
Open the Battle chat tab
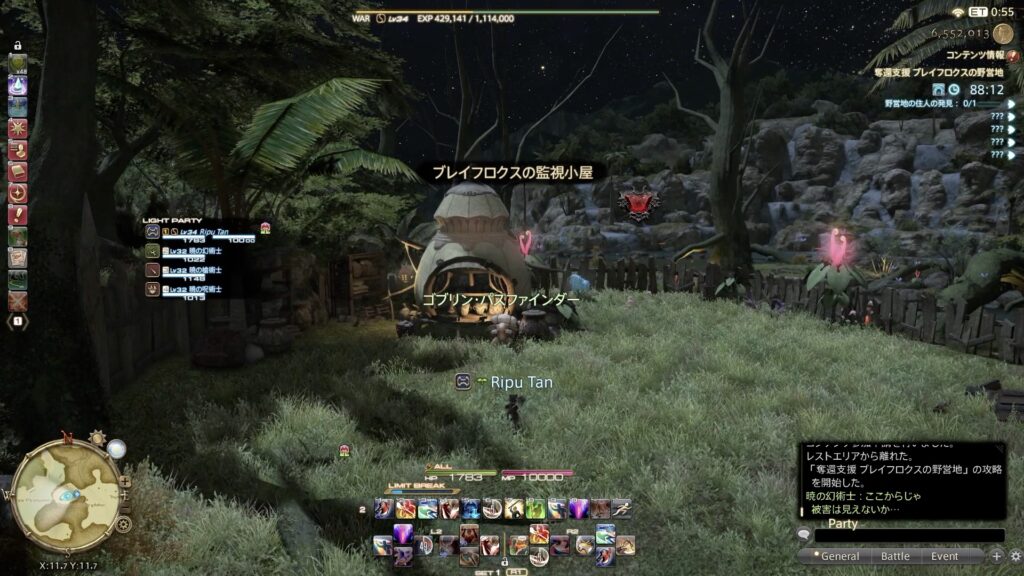[895, 556]
